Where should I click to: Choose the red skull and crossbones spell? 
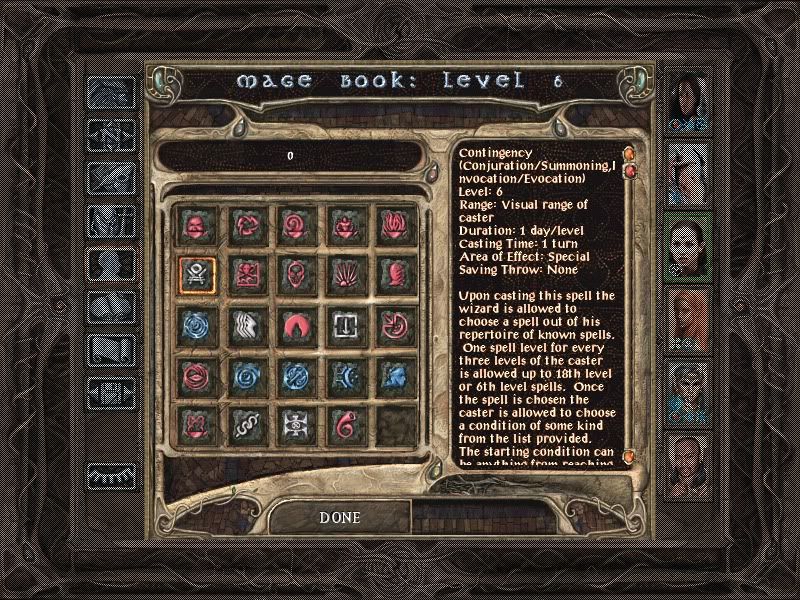tap(244, 273)
